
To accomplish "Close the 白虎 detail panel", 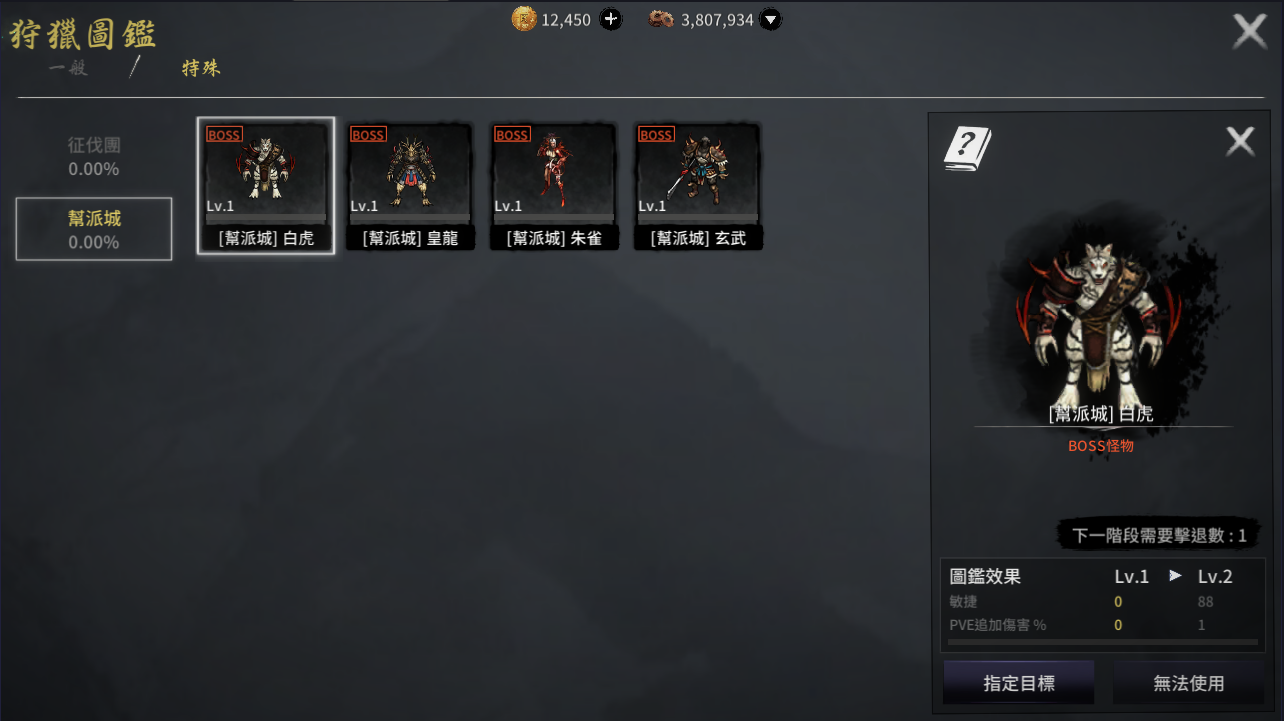I will point(1240,142).
